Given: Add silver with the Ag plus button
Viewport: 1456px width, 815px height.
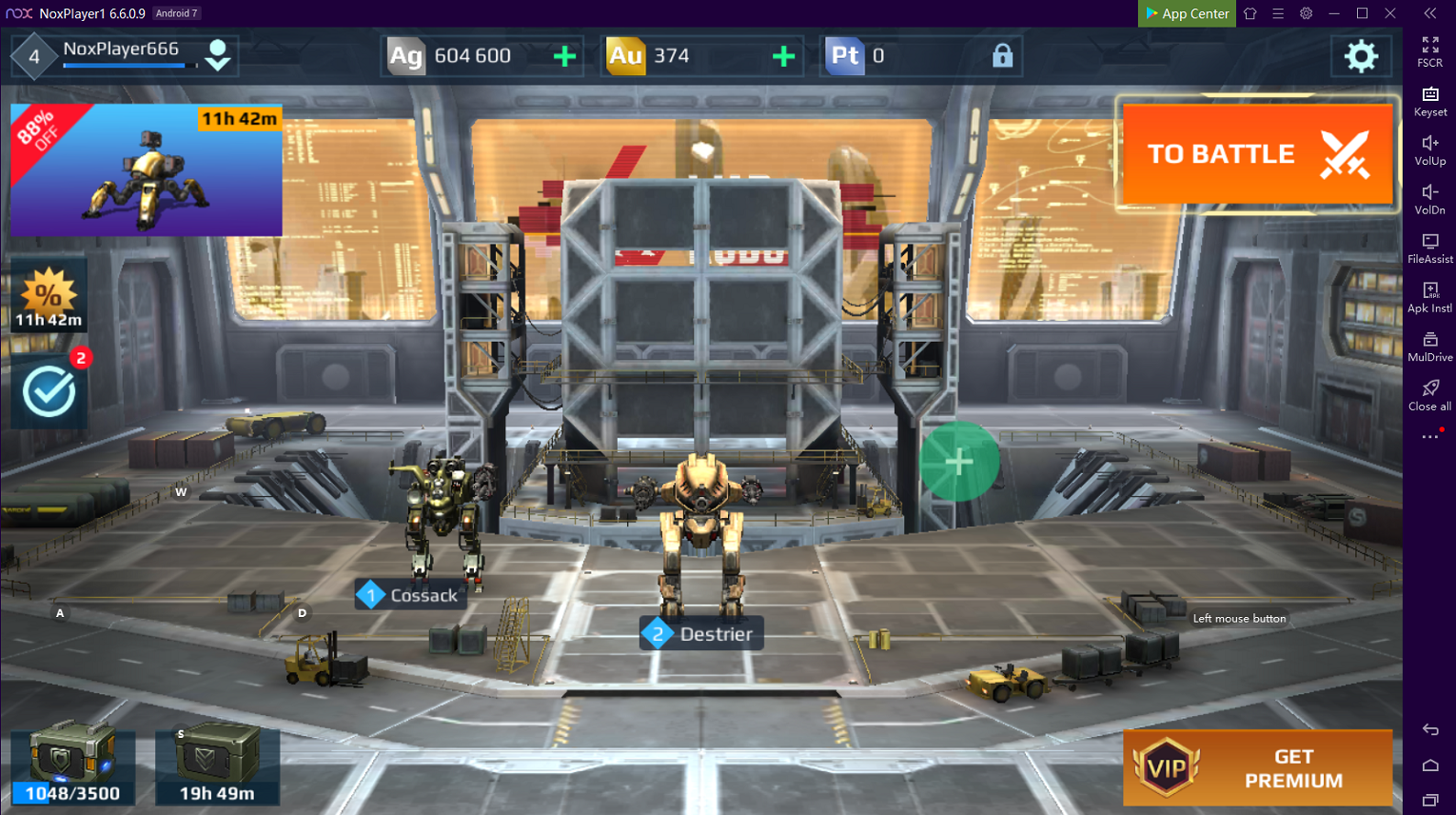Looking at the screenshot, I should (x=564, y=56).
